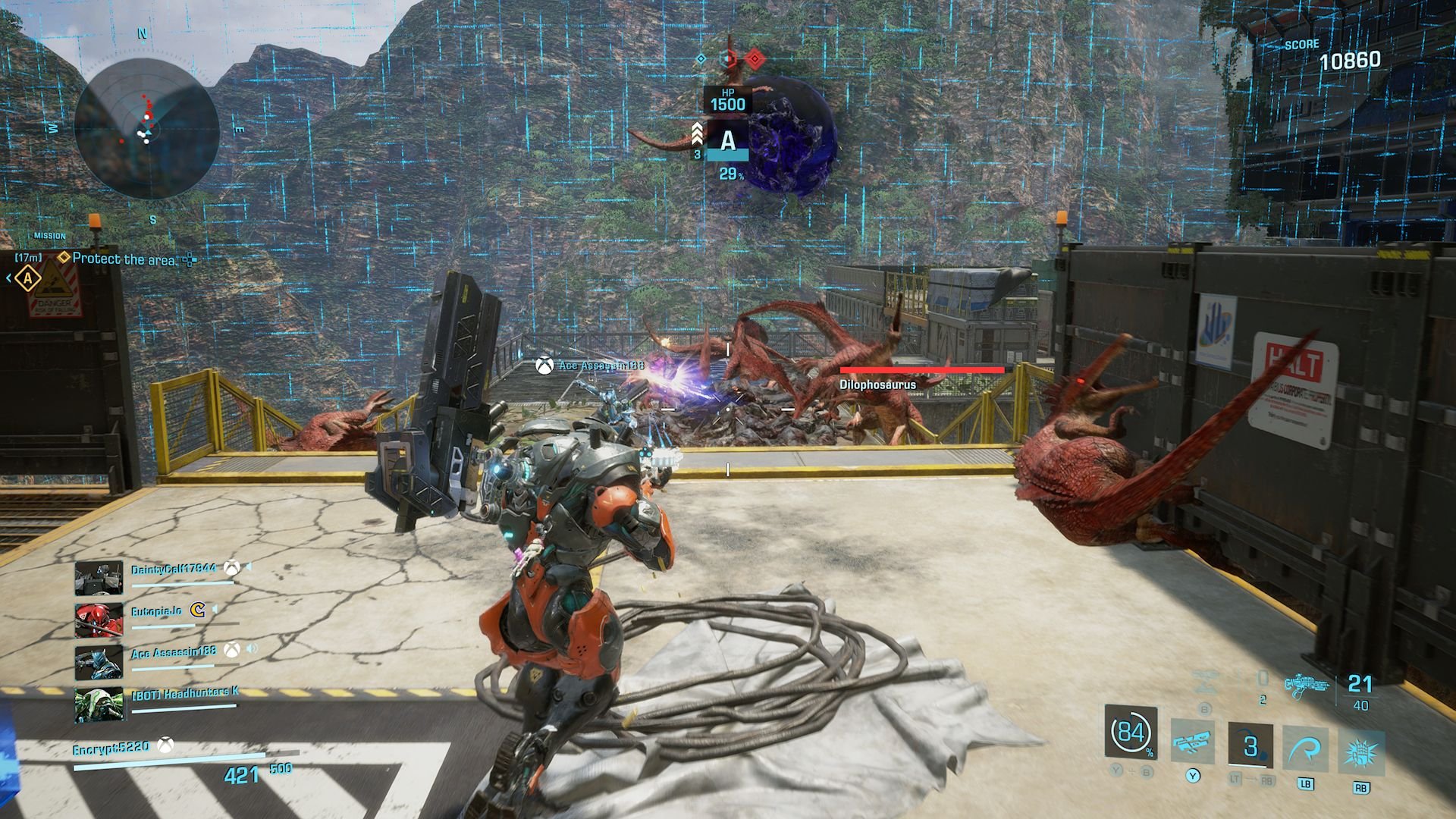Screen dimensions: 1456x819
Task: Toggle Ace Assassin188's voice chat speaker icon
Action: tap(252, 648)
